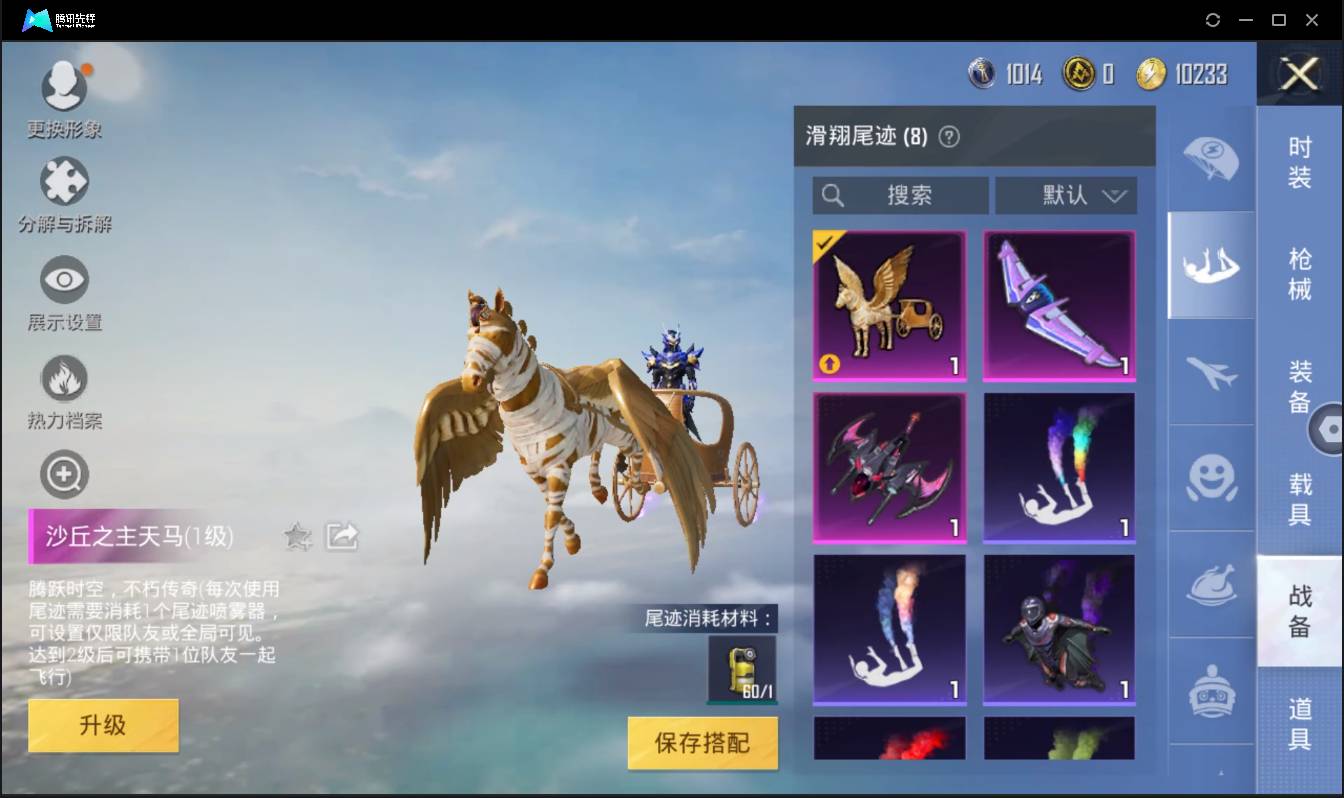Toggle favorite star next to 沙丘之主天马
Viewport: 1344px width, 798px height.
click(x=298, y=537)
